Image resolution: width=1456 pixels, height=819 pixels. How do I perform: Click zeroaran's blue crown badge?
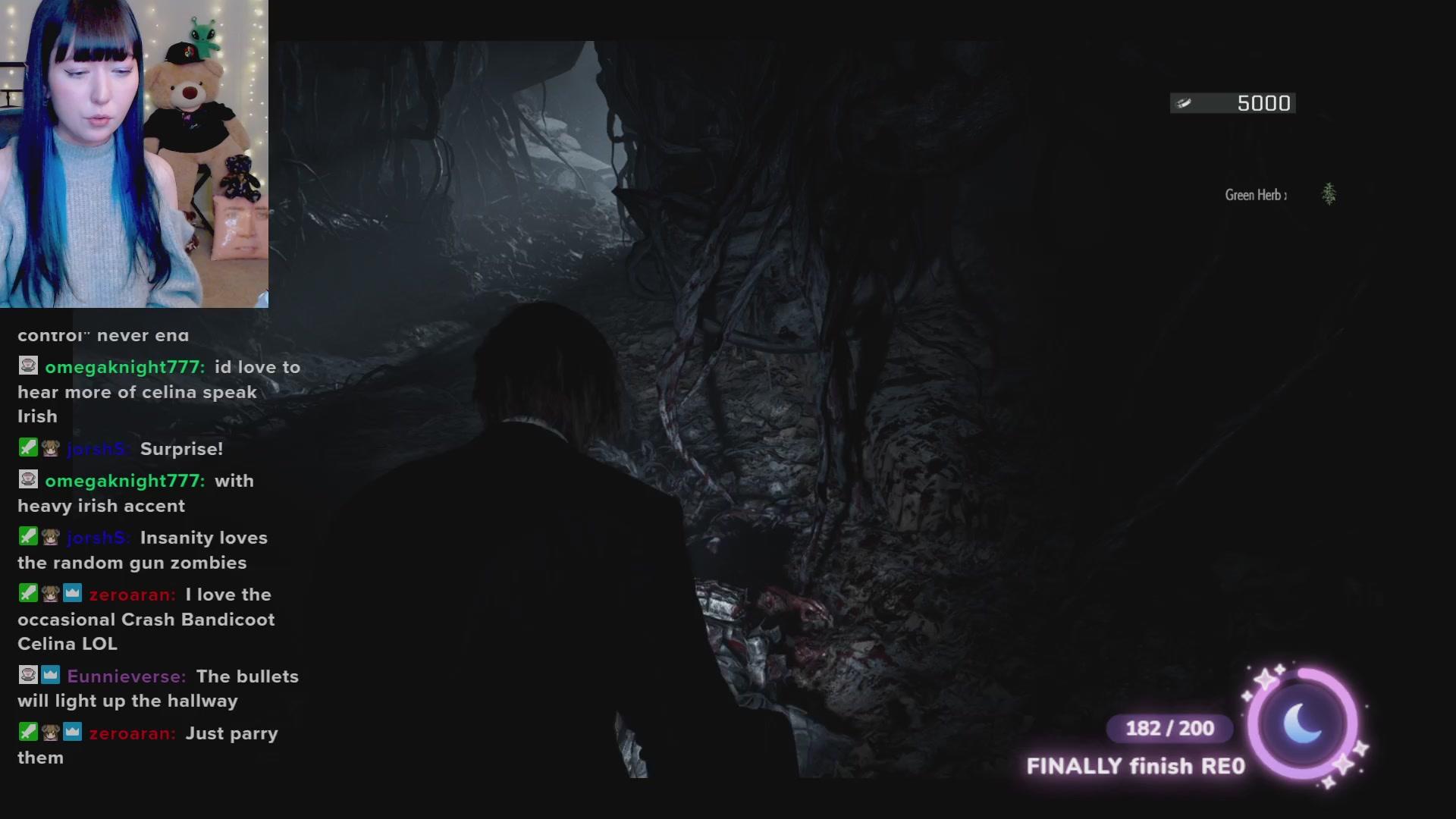(73, 593)
